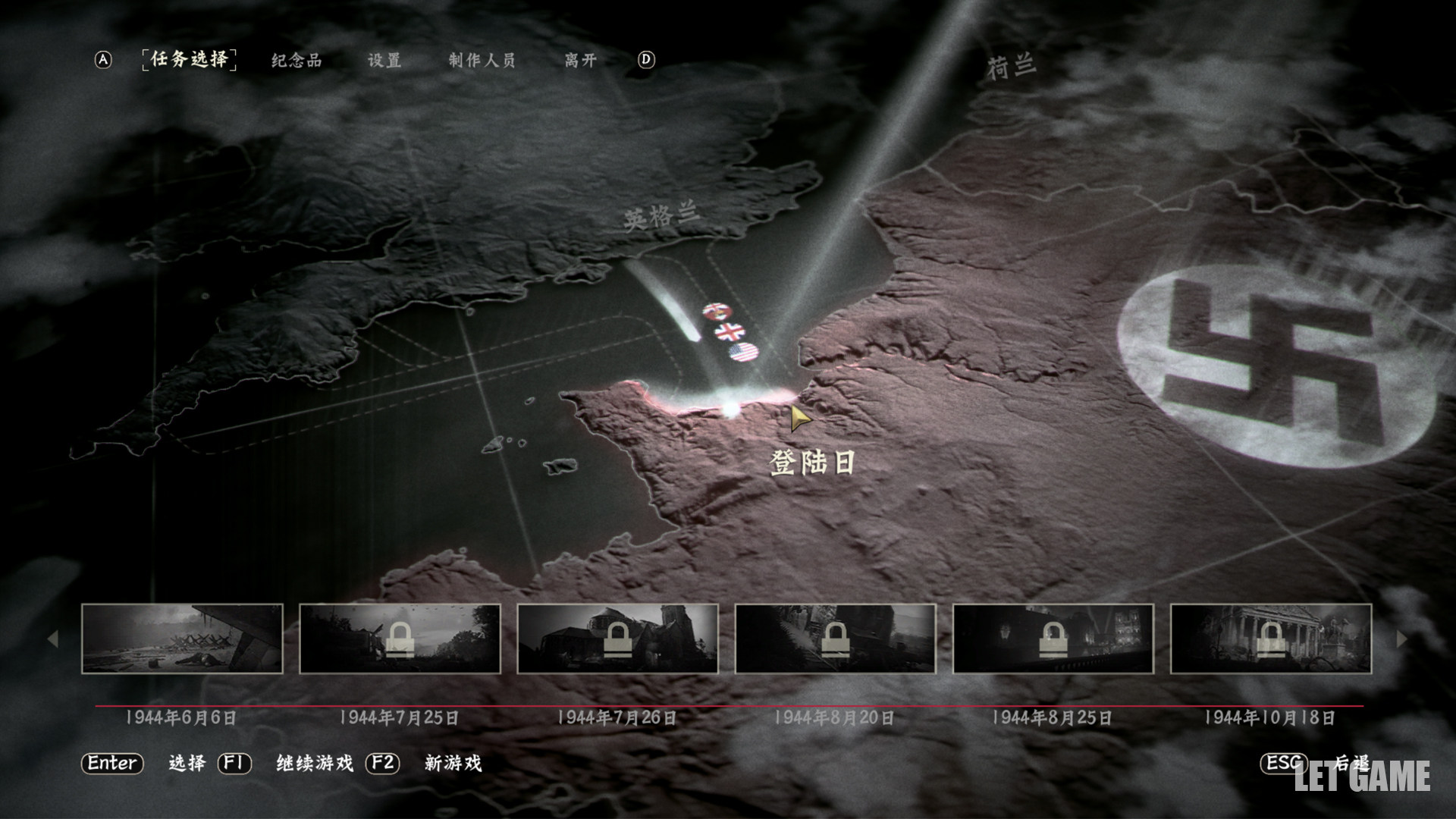The height and width of the screenshot is (819, 1456).
Task: Select the locked 1944年7月26日 mission thumbnail
Action: 617,639
